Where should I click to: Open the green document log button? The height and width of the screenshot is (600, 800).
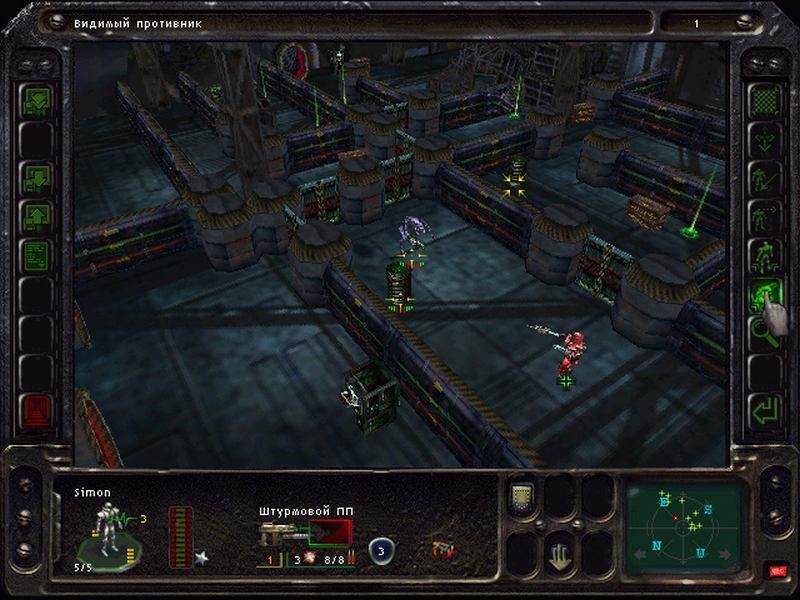tap(36, 251)
